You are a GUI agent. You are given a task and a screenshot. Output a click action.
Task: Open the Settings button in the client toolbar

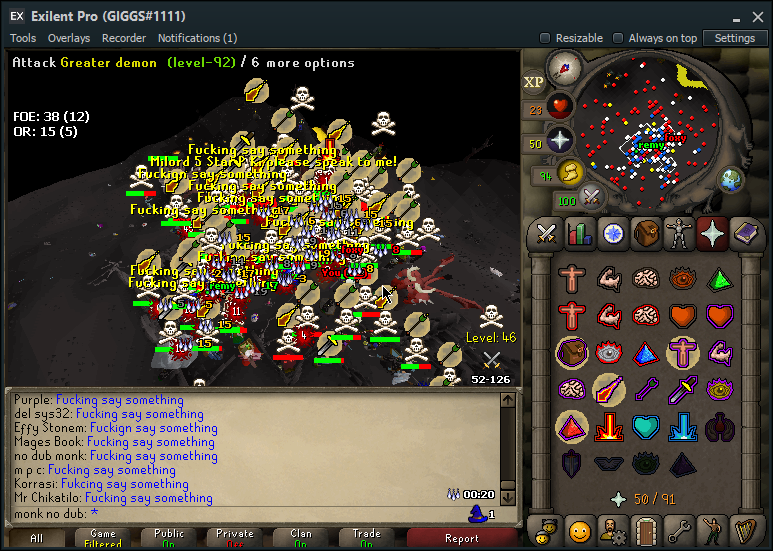tap(735, 38)
